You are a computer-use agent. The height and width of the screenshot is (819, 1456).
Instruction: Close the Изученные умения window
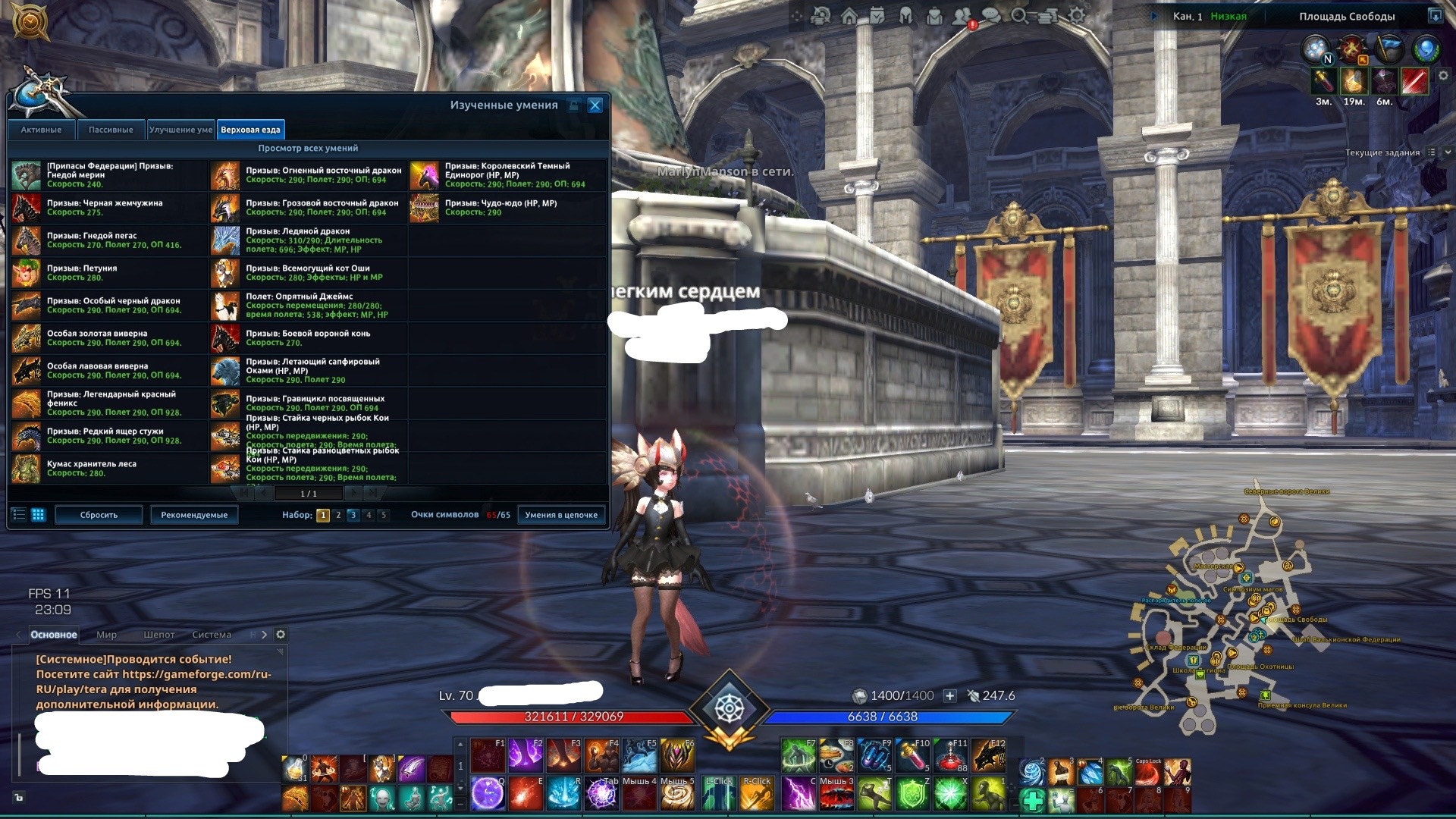pyautogui.click(x=595, y=105)
